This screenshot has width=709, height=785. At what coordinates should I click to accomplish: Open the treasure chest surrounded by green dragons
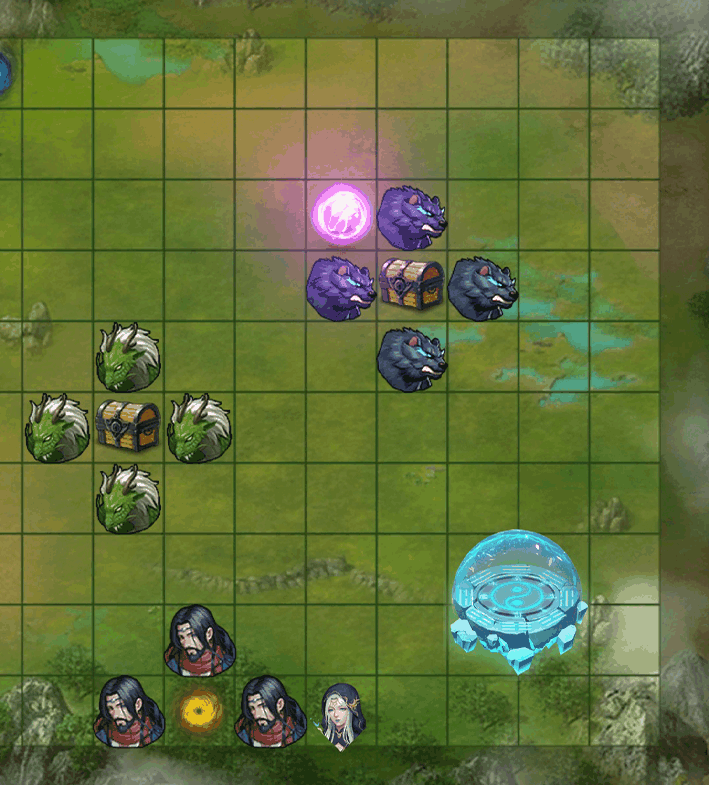(128, 426)
